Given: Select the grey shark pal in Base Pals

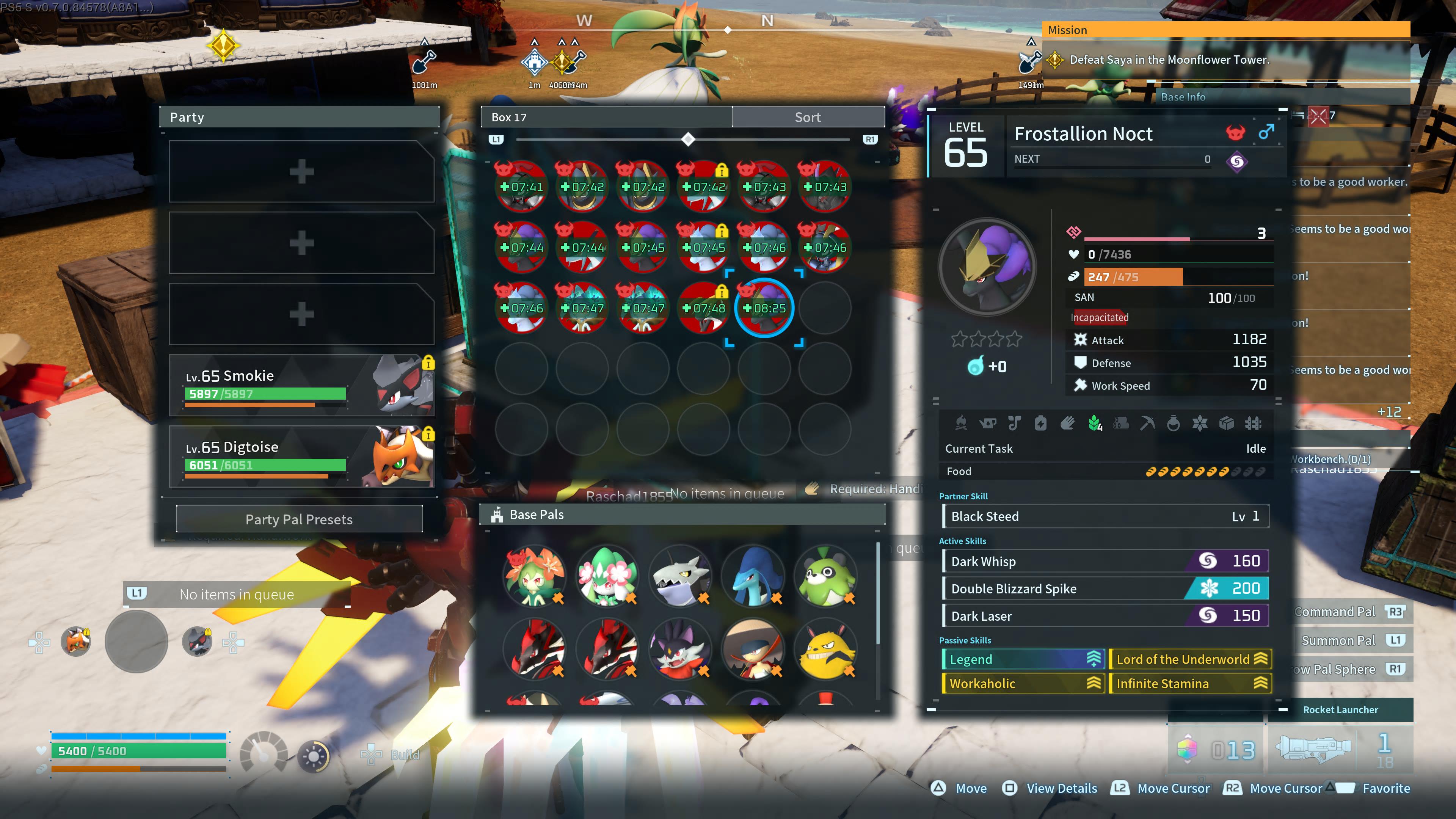Looking at the screenshot, I should click(x=681, y=576).
